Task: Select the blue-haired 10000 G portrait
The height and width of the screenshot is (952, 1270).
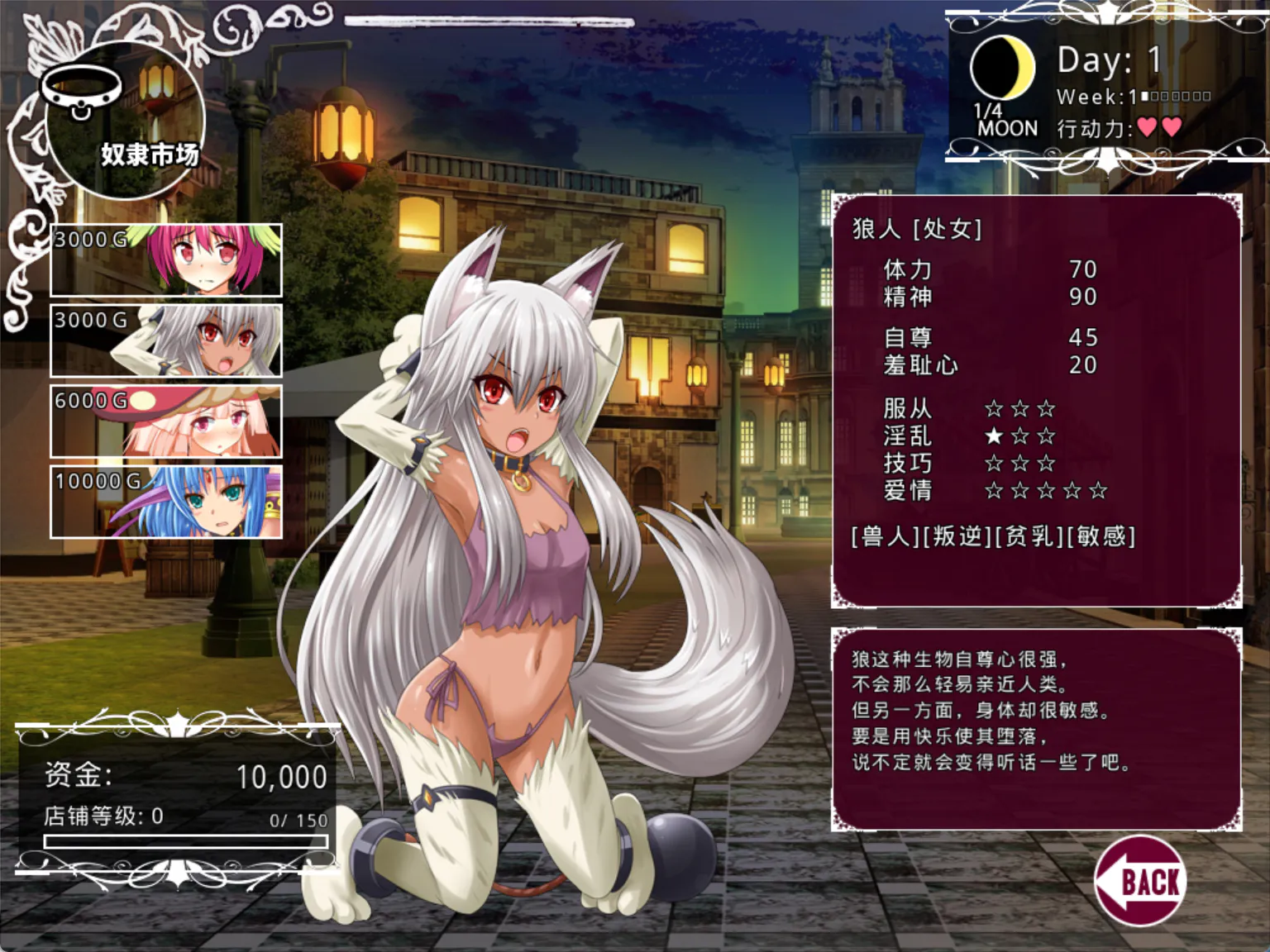Action: pyautogui.click(x=166, y=502)
